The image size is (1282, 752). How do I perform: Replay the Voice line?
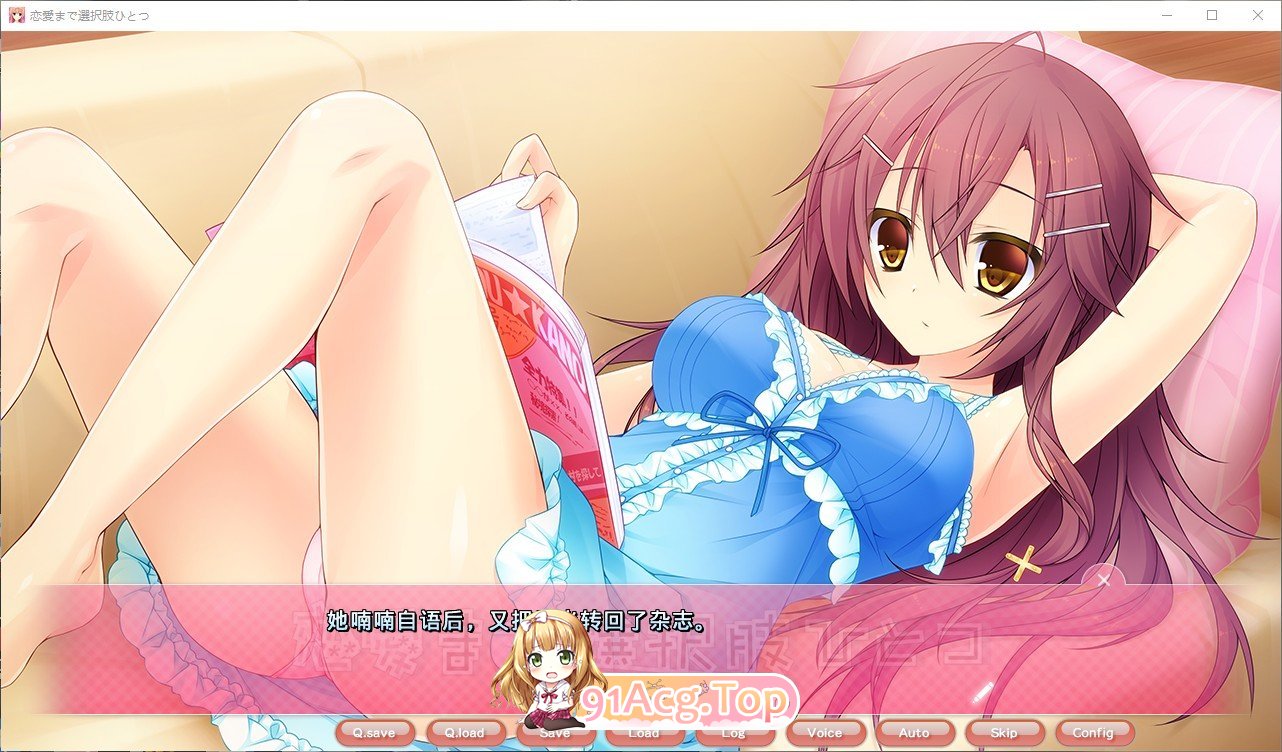coord(825,732)
